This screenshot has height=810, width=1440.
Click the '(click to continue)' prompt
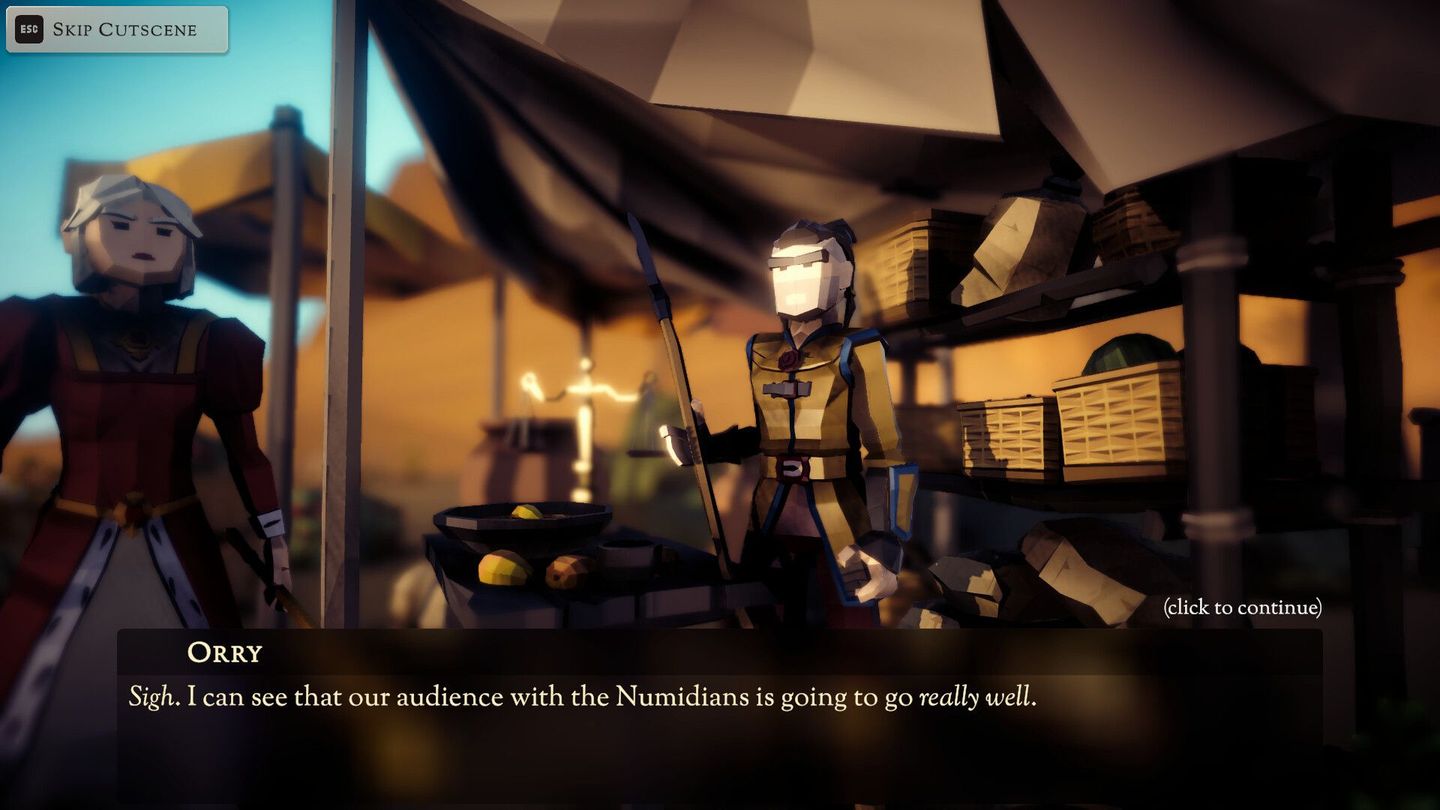coord(1242,607)
